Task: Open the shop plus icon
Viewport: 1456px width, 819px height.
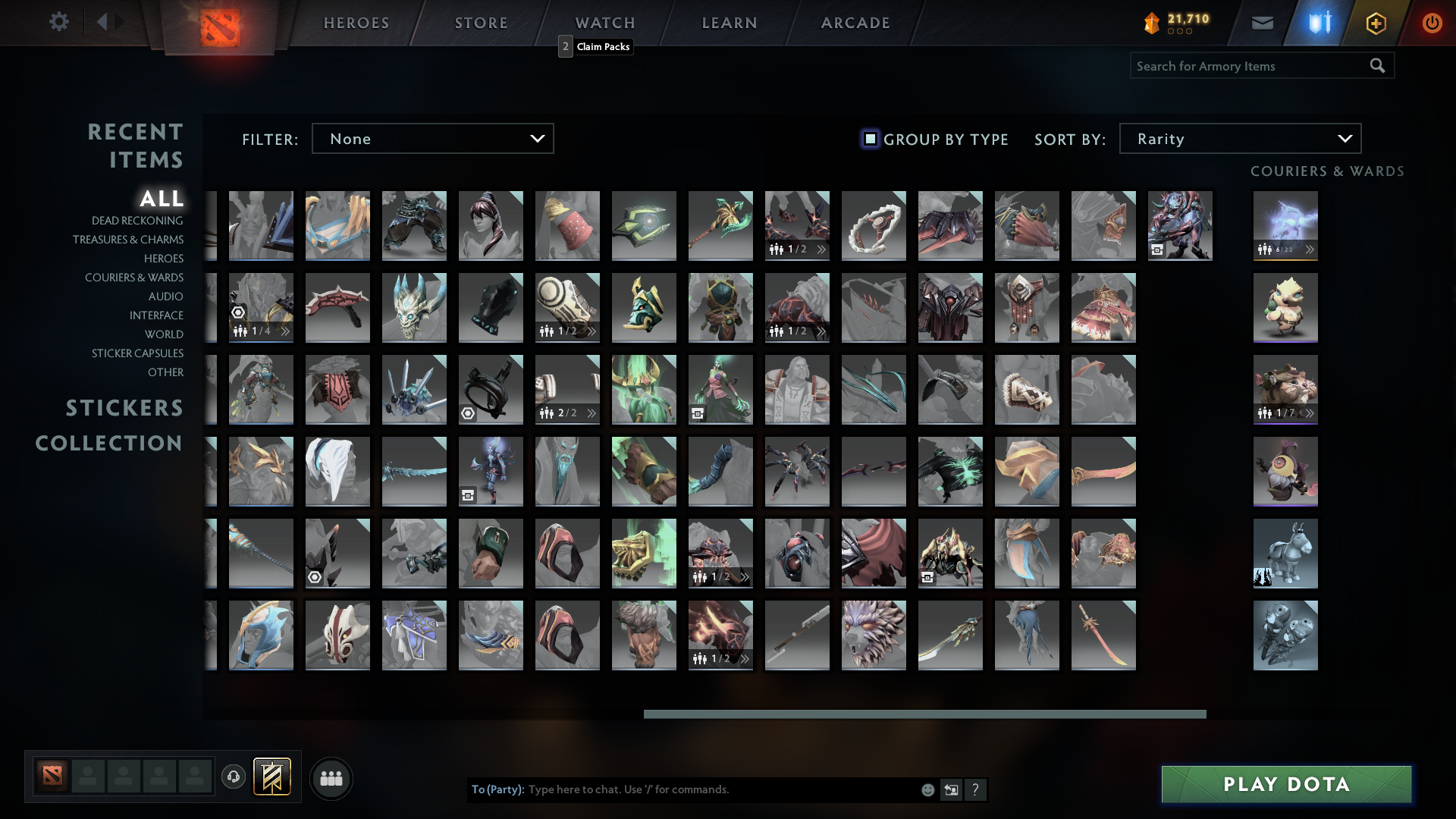Action: tap(1375, 22)
